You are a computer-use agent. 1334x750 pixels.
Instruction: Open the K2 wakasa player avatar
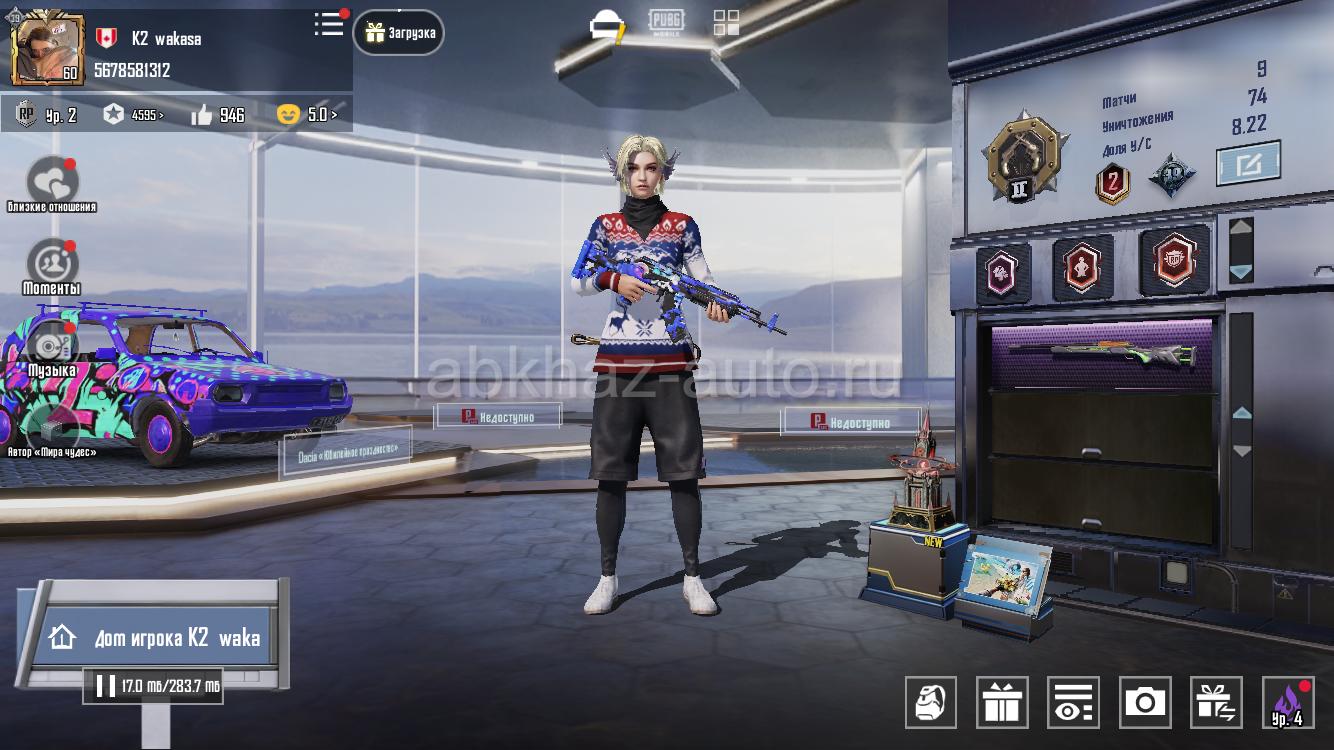tap(47, 48)
